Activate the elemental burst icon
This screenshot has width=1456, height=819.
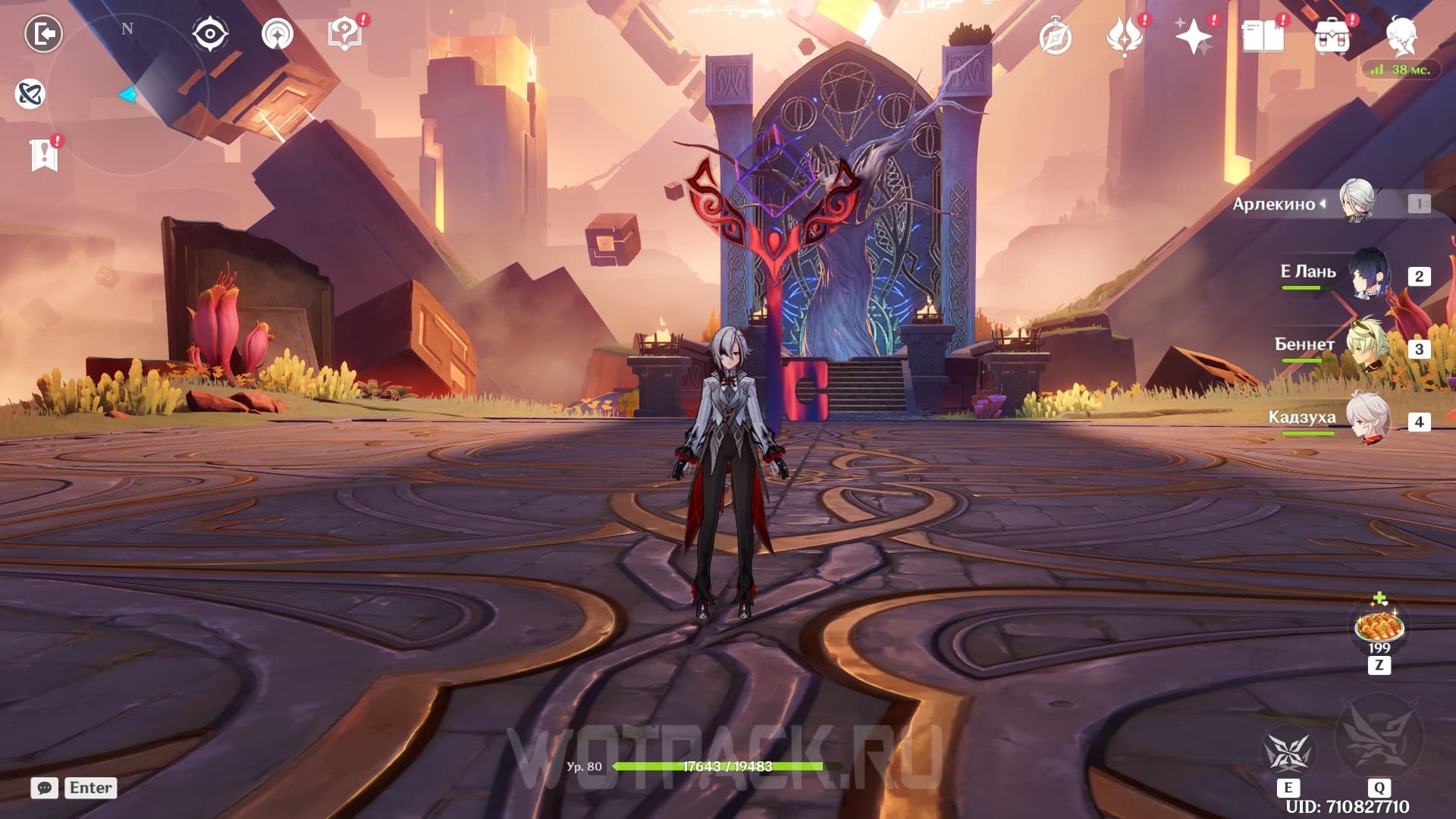(x=1379, y=737)
